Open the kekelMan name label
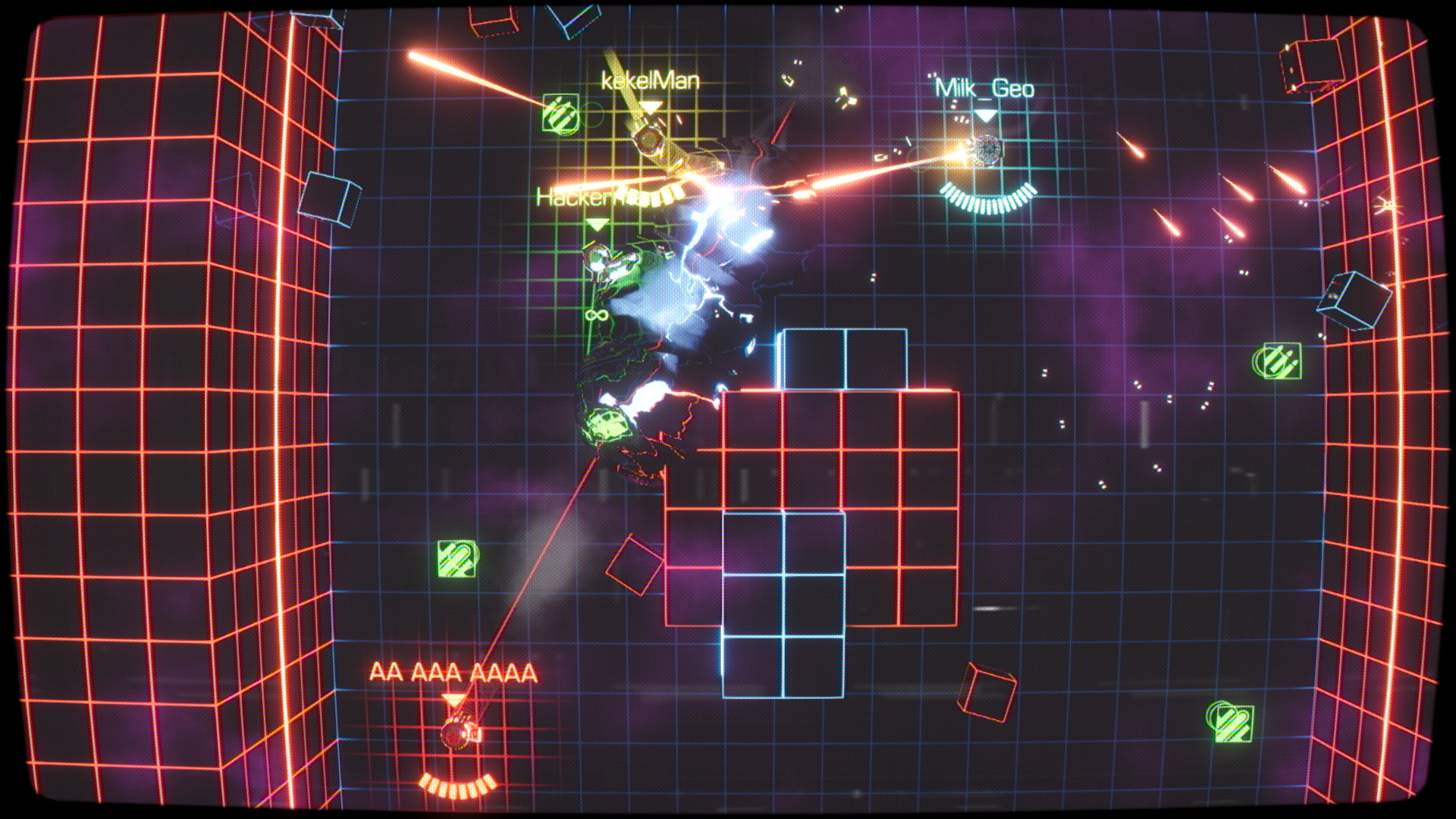The image size is (1456, 819). 648,80
